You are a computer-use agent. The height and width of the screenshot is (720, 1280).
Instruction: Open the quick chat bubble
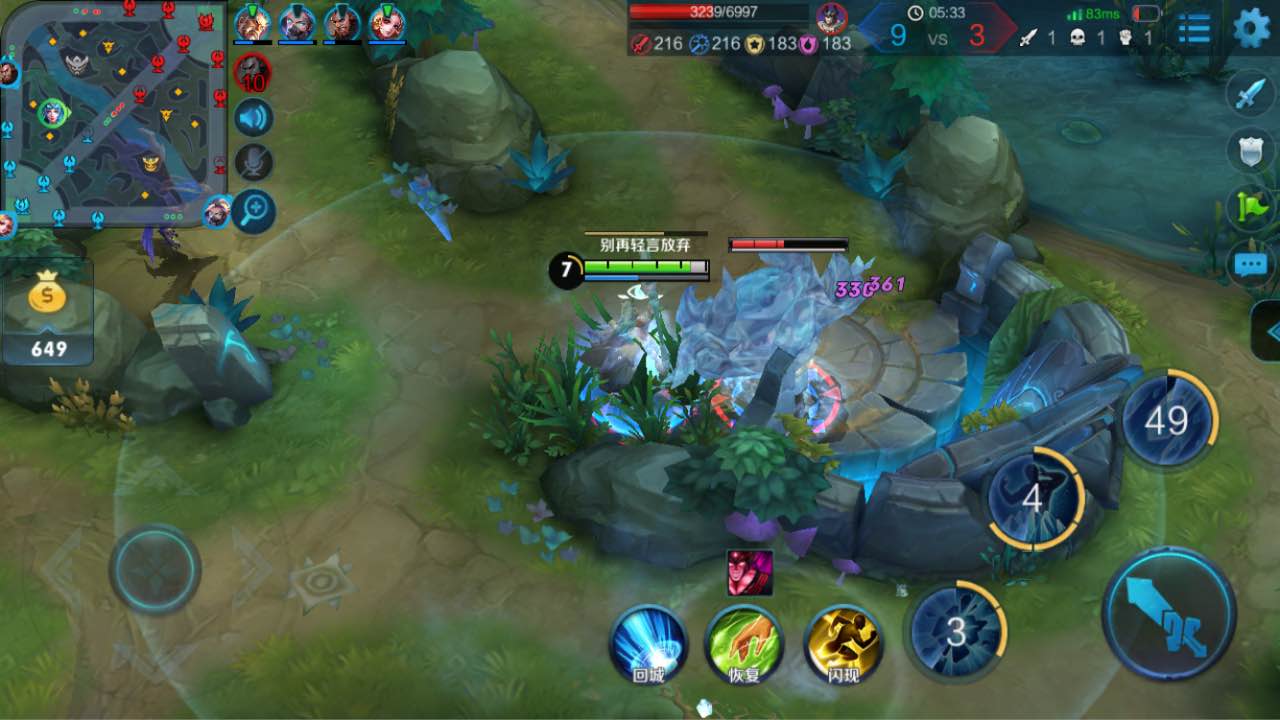[x=1251, y=265]
